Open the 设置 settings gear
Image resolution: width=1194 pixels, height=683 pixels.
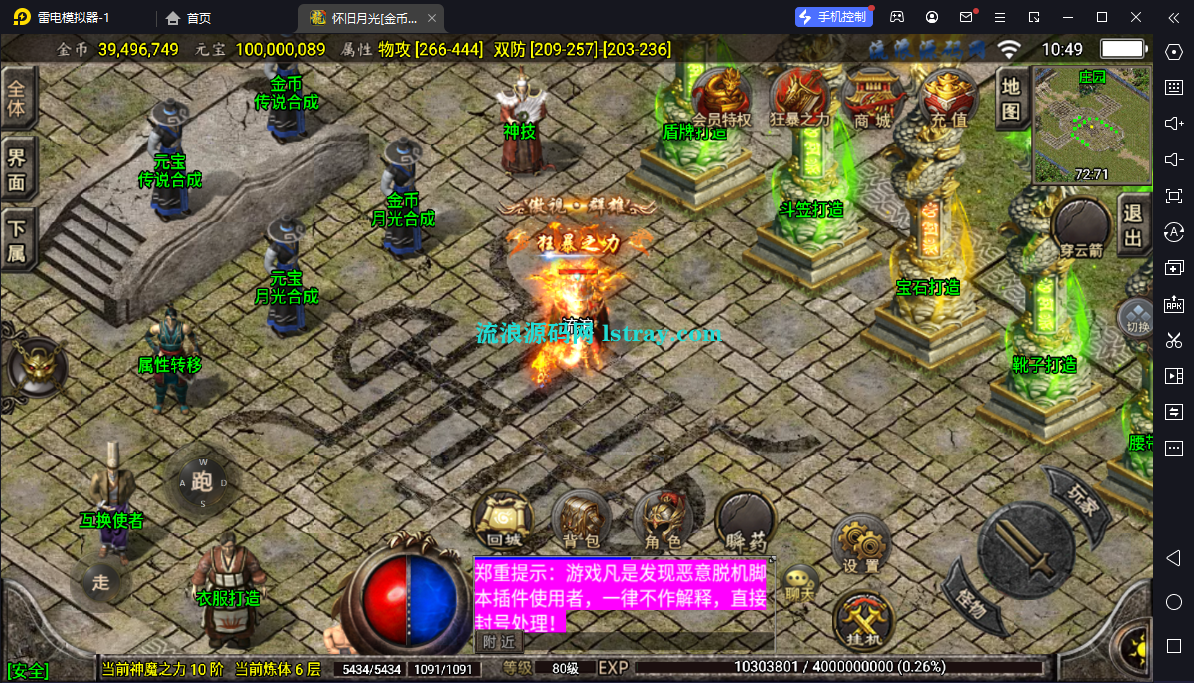point(860,545)
